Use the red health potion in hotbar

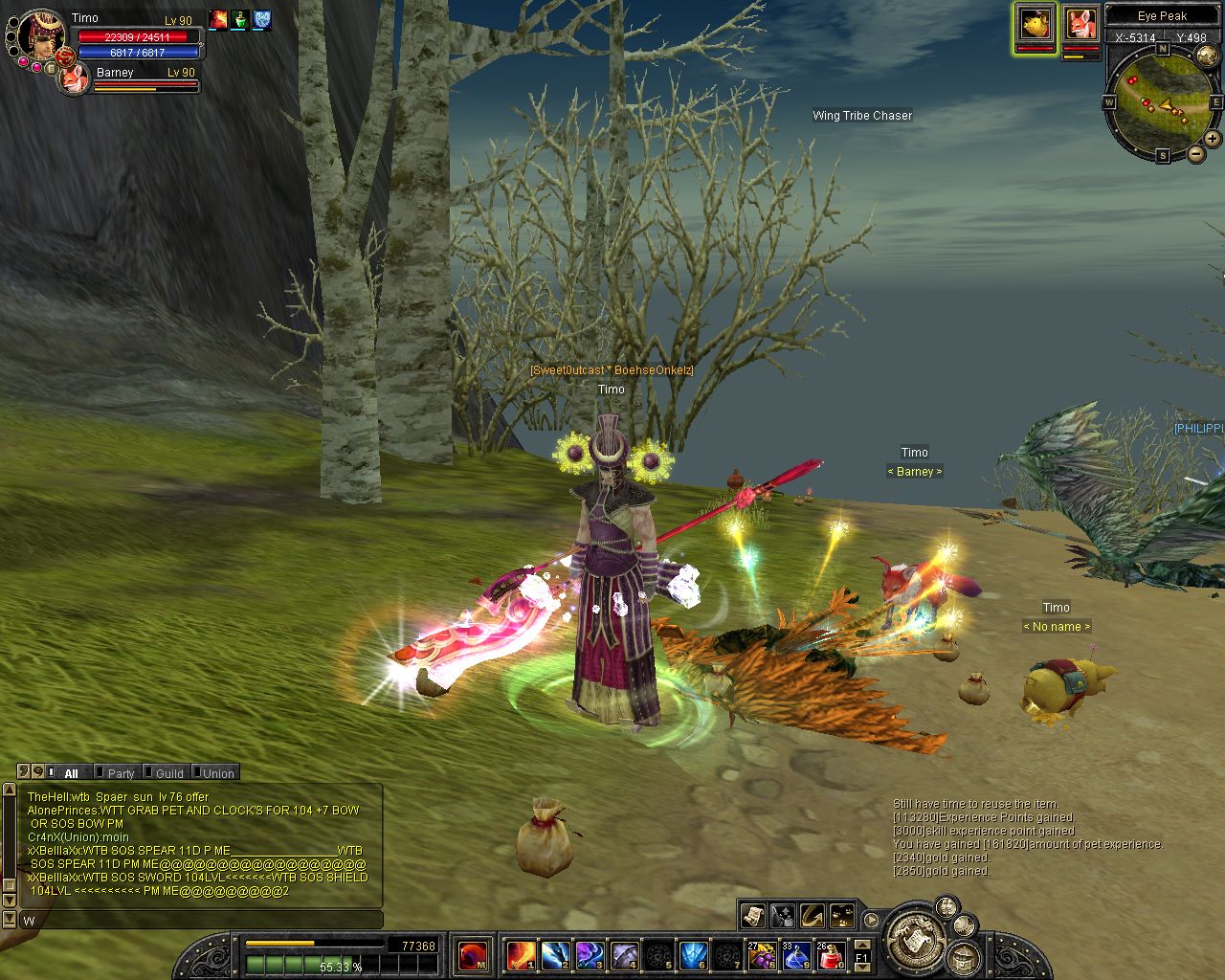pyautogui.click(x=830, y=954)
